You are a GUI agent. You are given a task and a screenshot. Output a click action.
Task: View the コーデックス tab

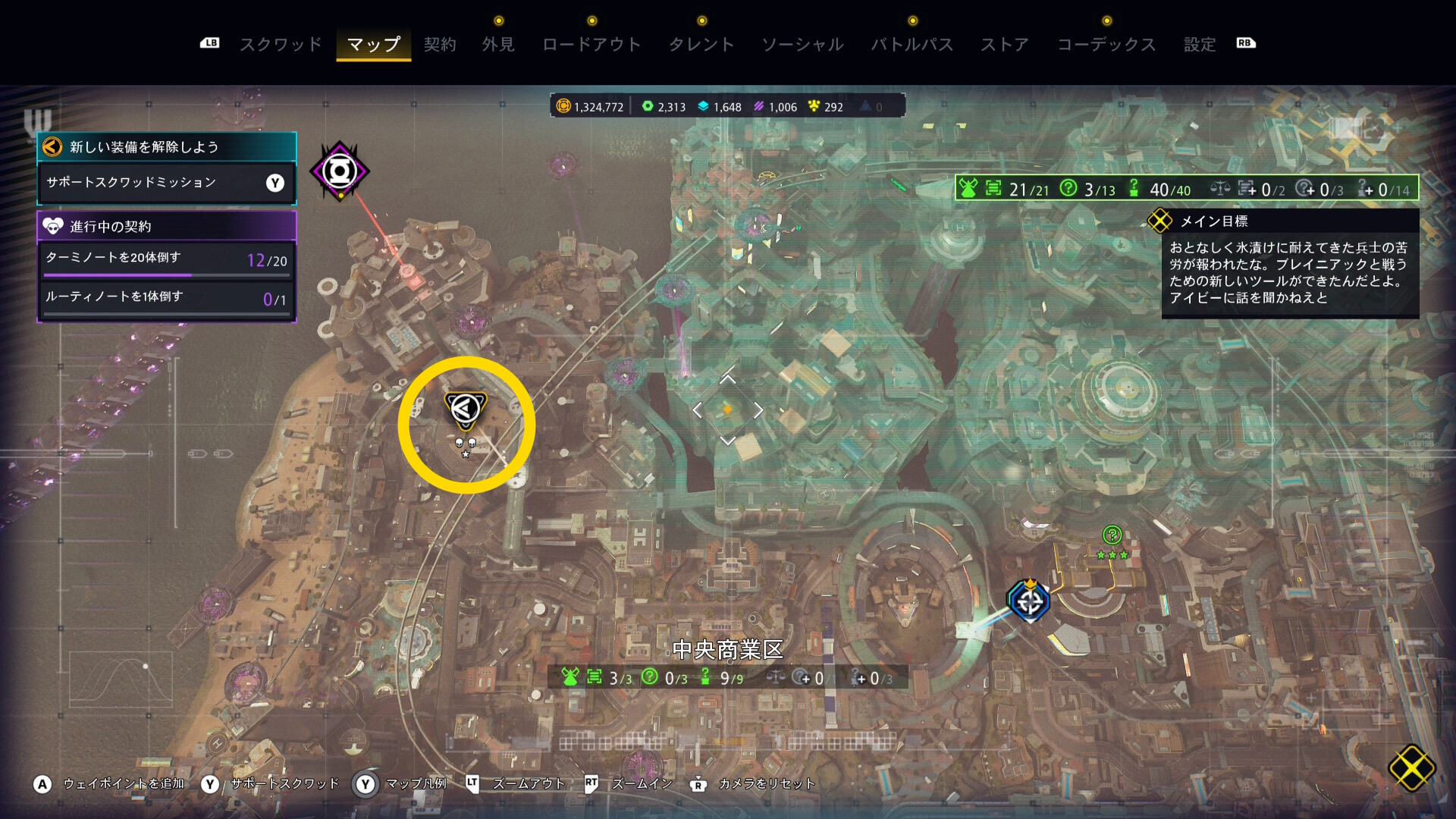(x=1106, y=45)
